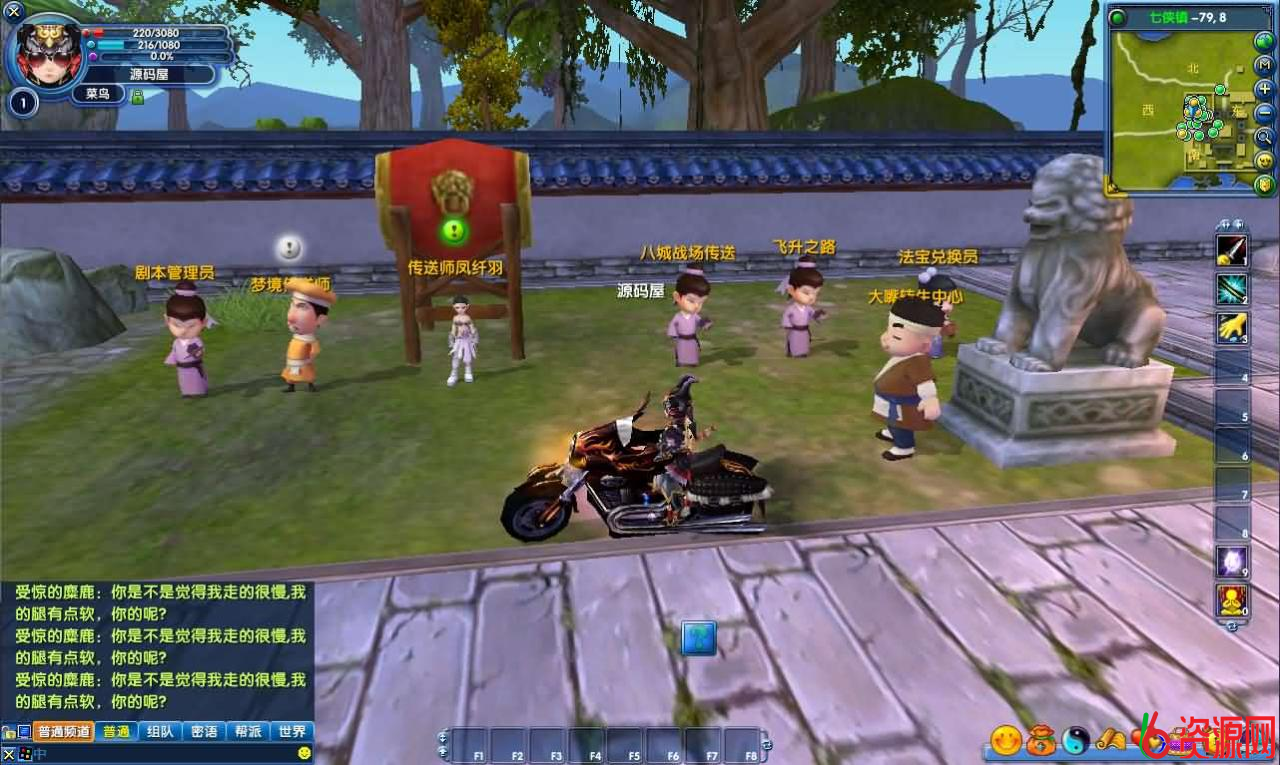Toggle the lock icon beside the 菜鸟 nameplate
Screen dimensions: 1280x765
tap(137, 96)
